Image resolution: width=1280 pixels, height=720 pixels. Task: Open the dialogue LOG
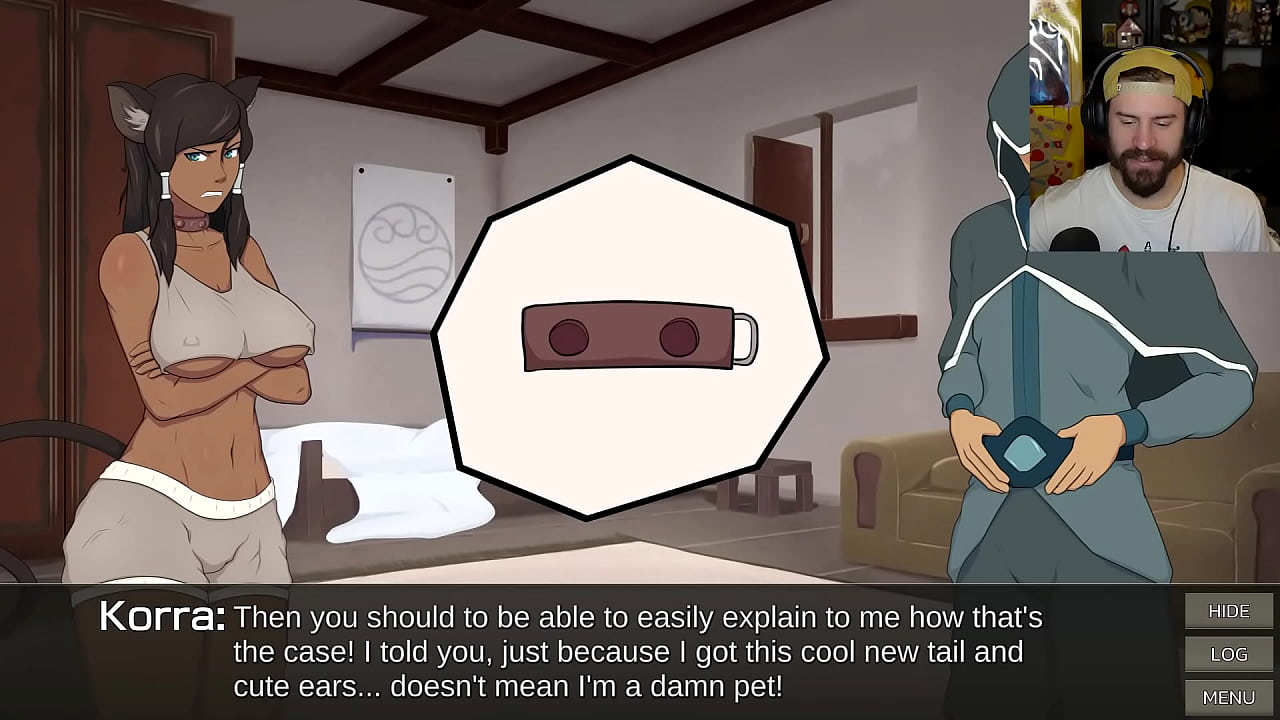(1229, 654)
